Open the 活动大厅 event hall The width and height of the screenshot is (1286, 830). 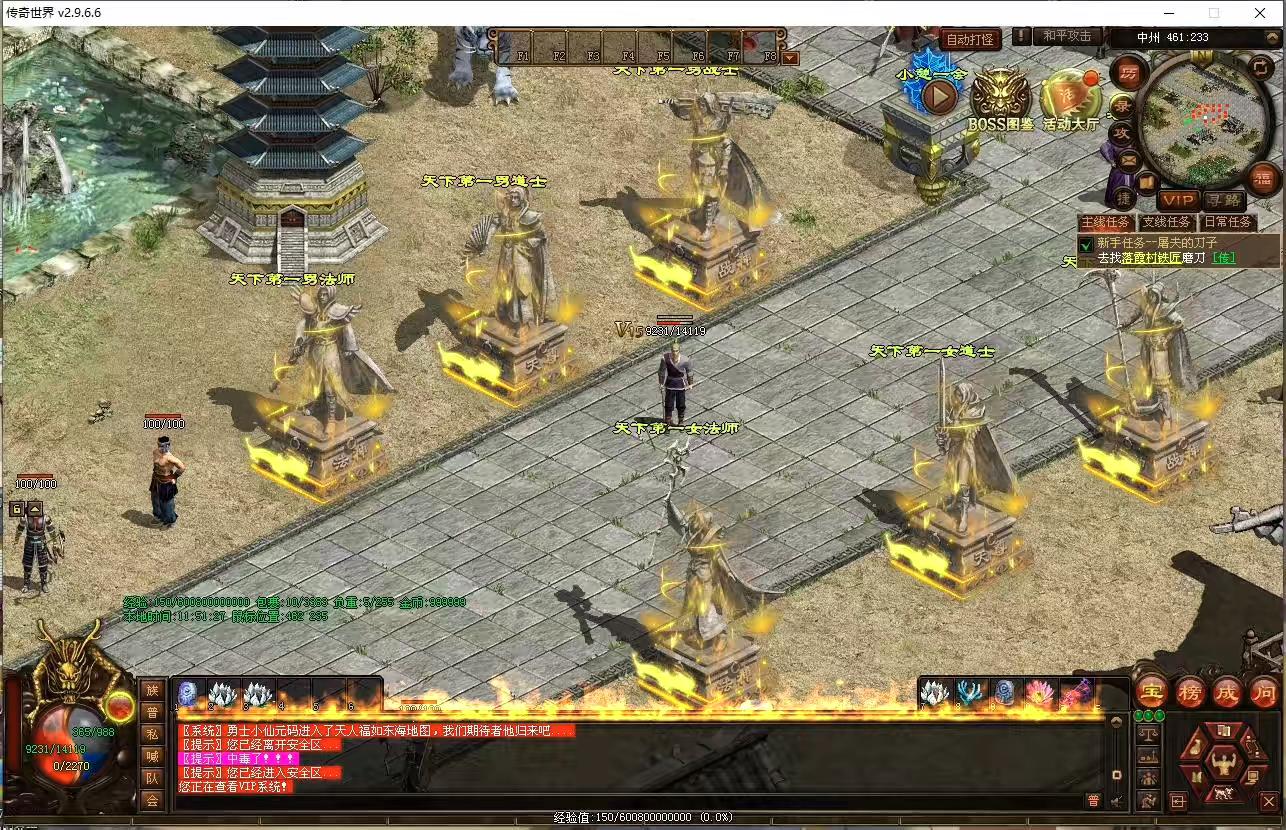tap(1070, 100)
